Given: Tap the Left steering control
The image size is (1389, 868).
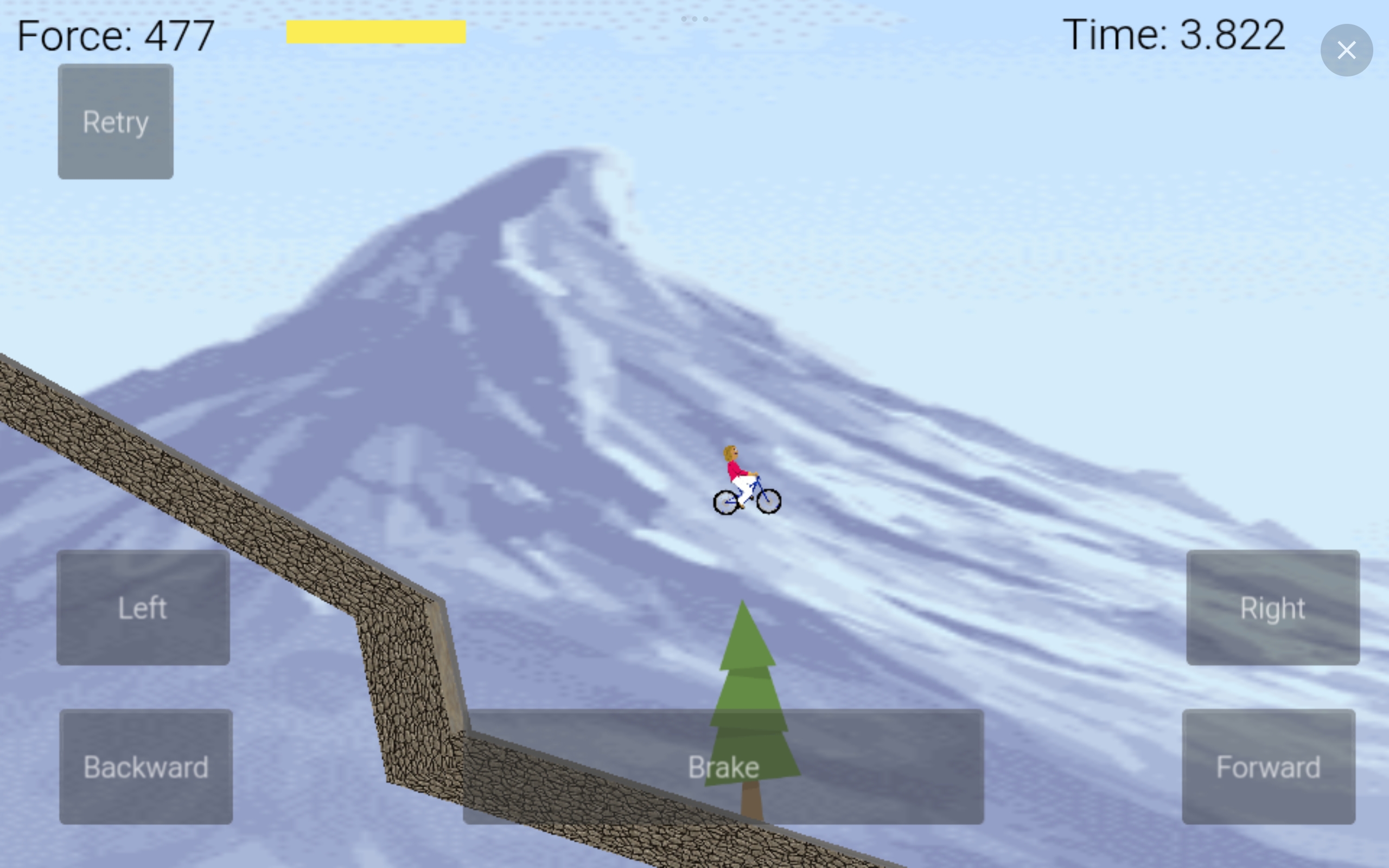Looking at the screenshot, I should click(x=143, y=608).
